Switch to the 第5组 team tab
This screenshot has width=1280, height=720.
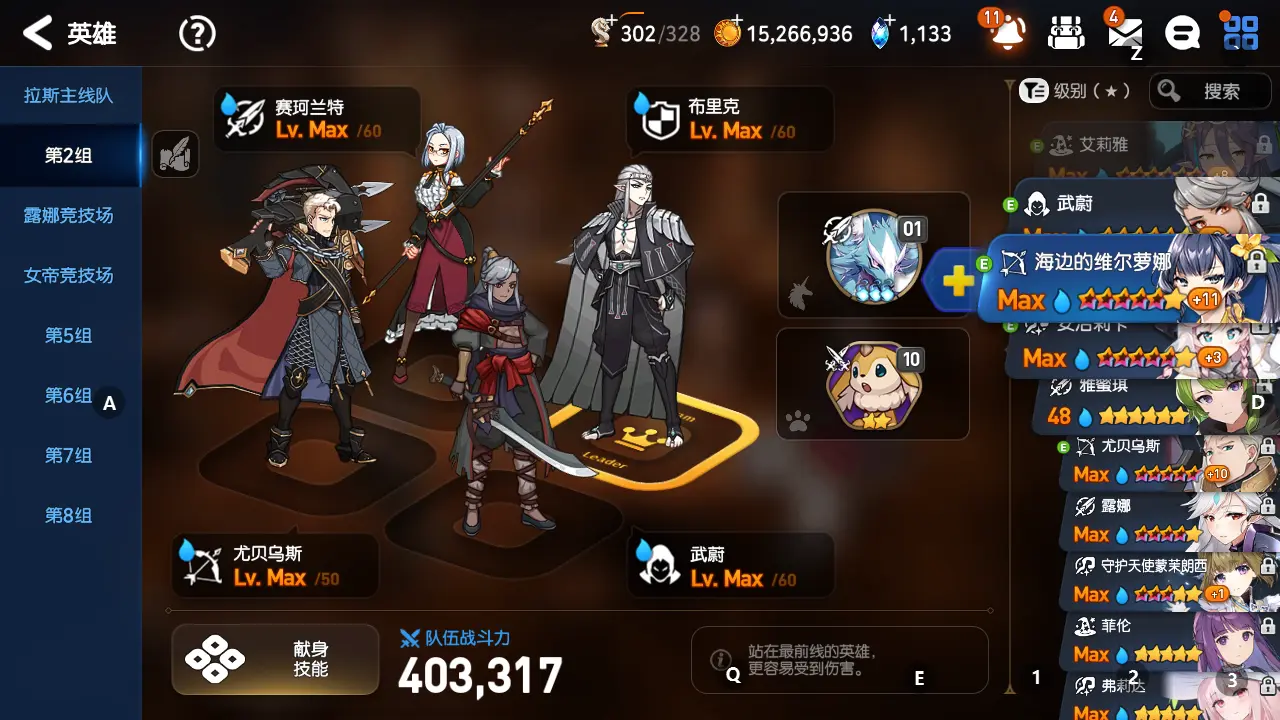[x=69, y=336]
